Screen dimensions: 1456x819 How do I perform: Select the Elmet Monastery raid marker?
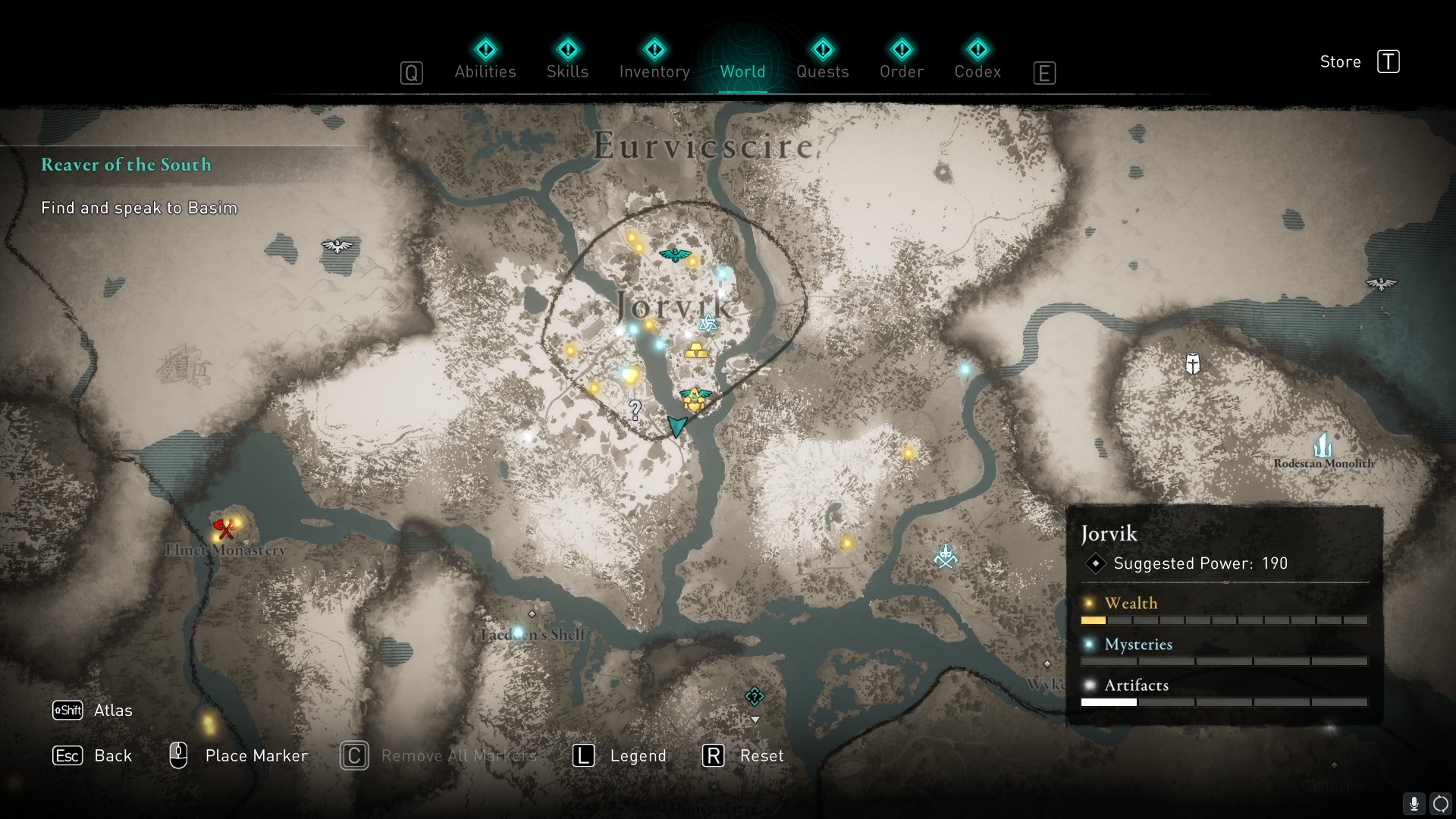pos(224,528)
